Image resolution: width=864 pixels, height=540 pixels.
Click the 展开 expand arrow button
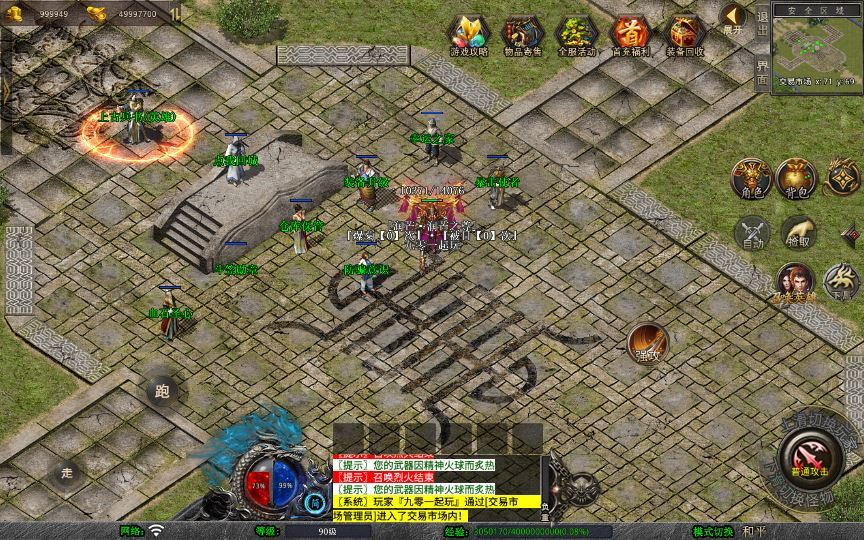coord(734,18)
